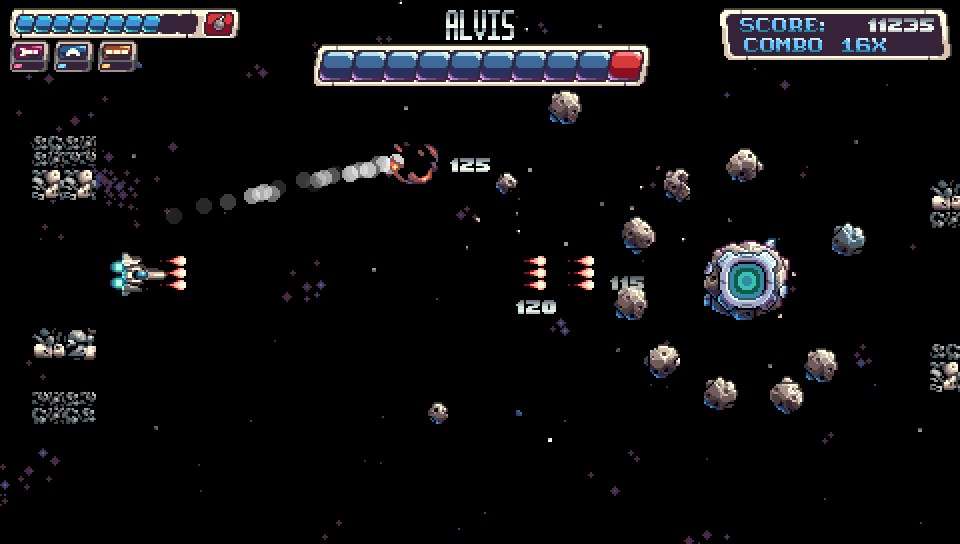The image size is (960, 544).
Task: Choose the blue arc weapon slot
Action: 73,55
